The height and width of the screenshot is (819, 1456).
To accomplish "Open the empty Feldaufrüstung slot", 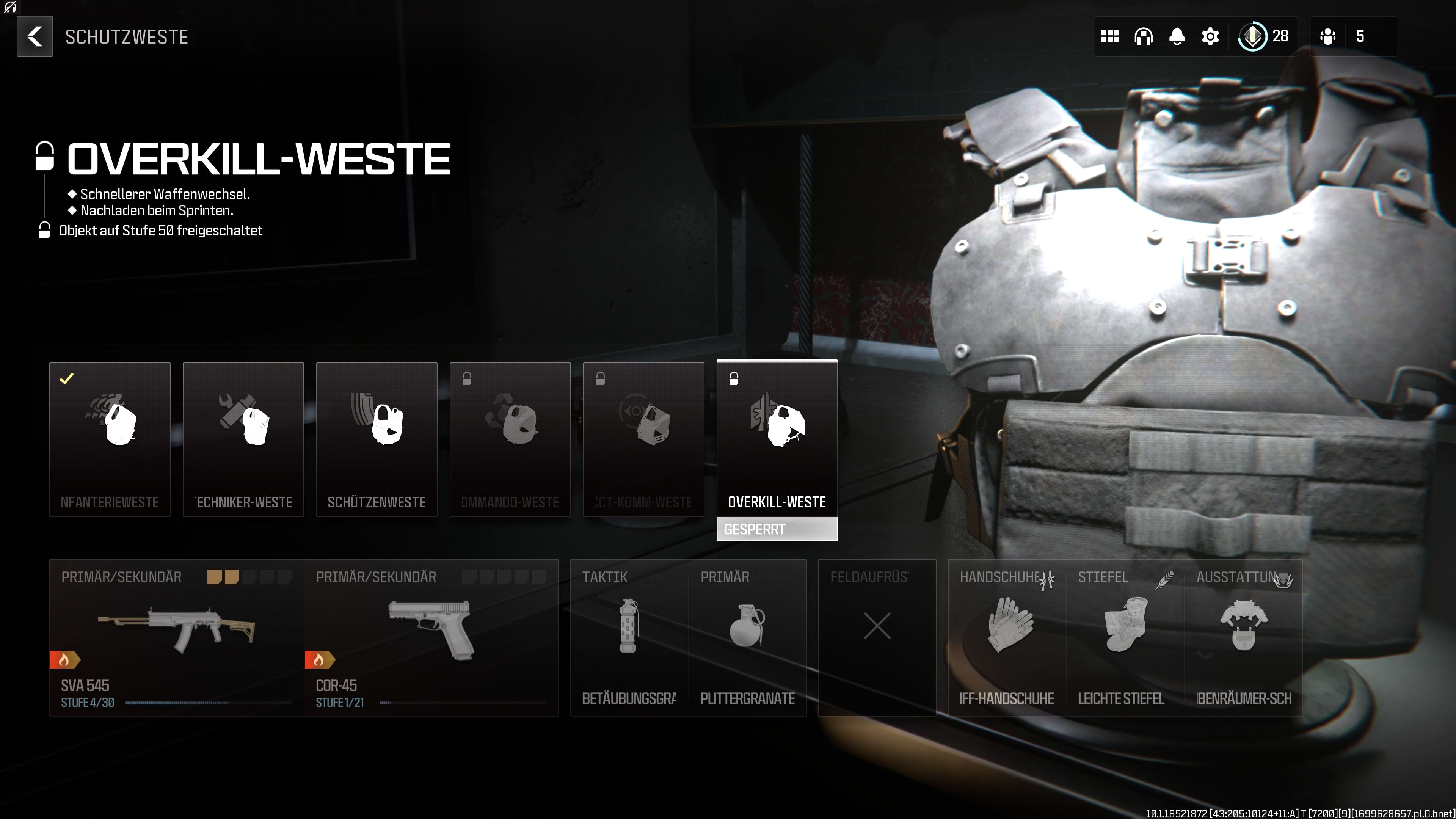I will (x=877, y=637).
